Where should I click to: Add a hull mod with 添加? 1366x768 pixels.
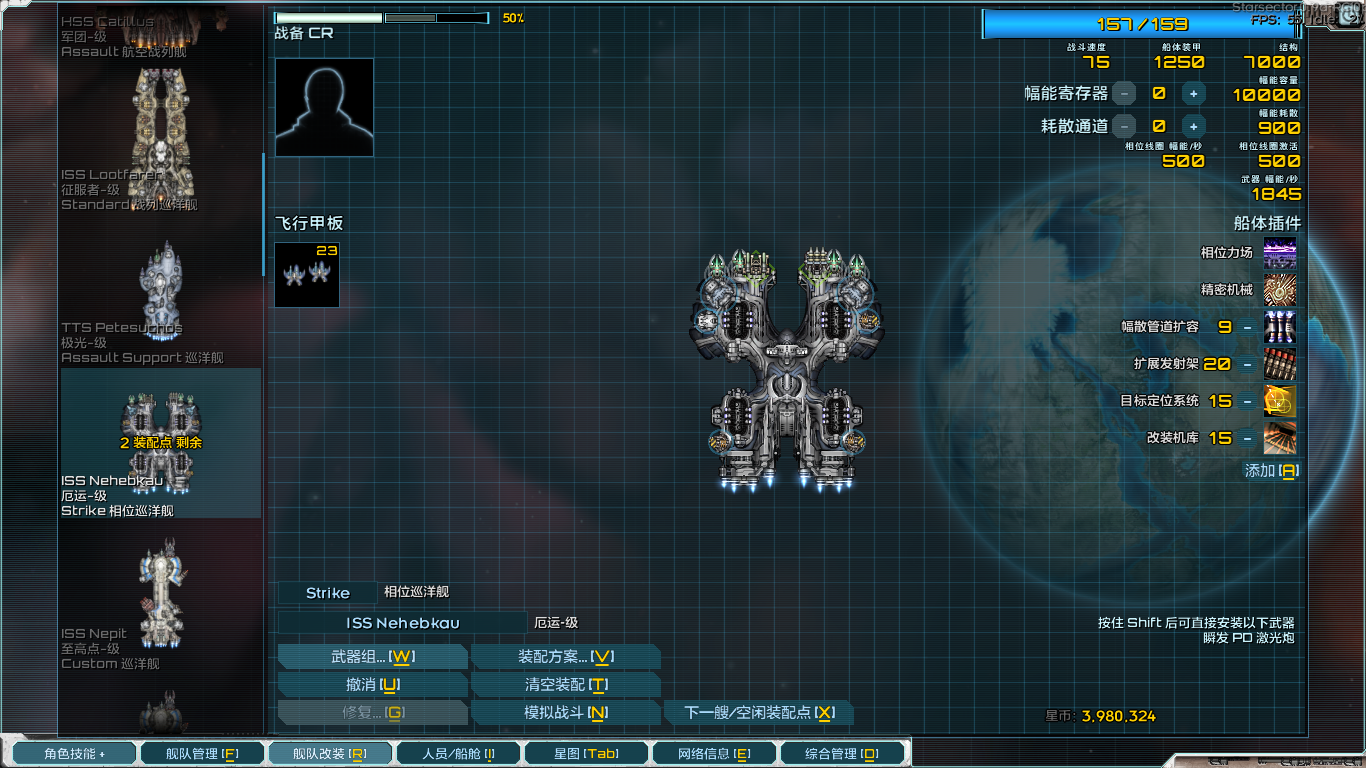tap(1270, 471)
